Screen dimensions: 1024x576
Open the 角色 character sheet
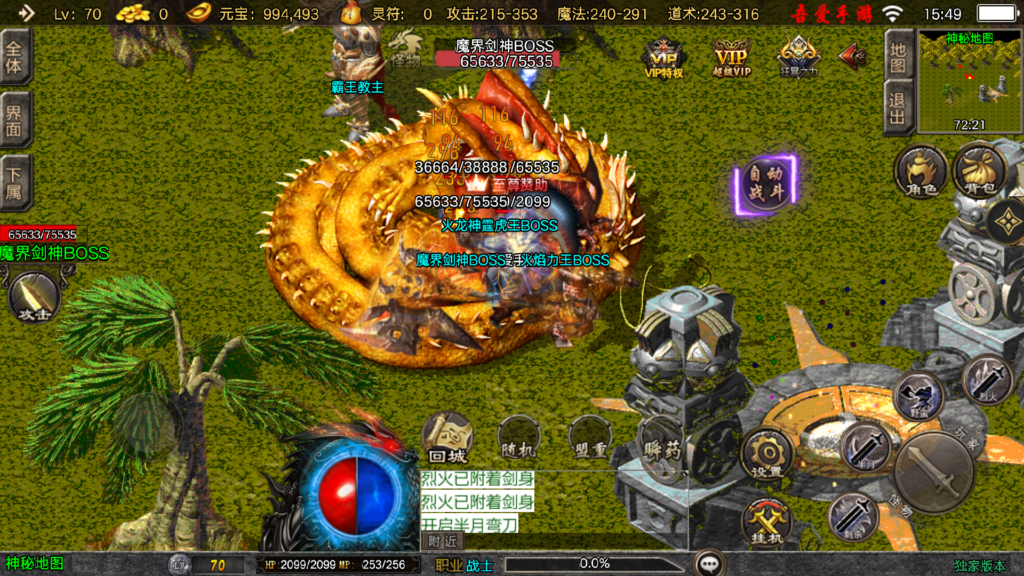(x=920, y=172)
